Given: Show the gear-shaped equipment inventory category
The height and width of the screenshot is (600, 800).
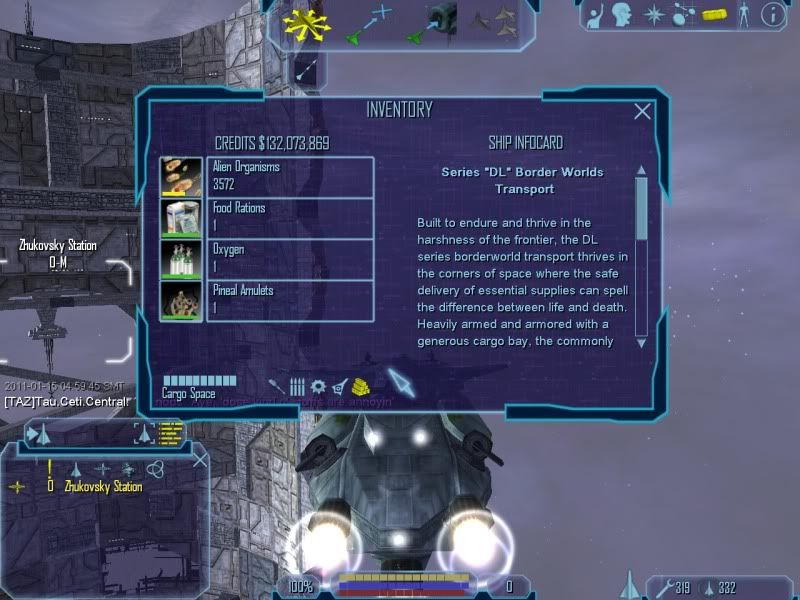Looking at the screenshot, I should 318,385.
